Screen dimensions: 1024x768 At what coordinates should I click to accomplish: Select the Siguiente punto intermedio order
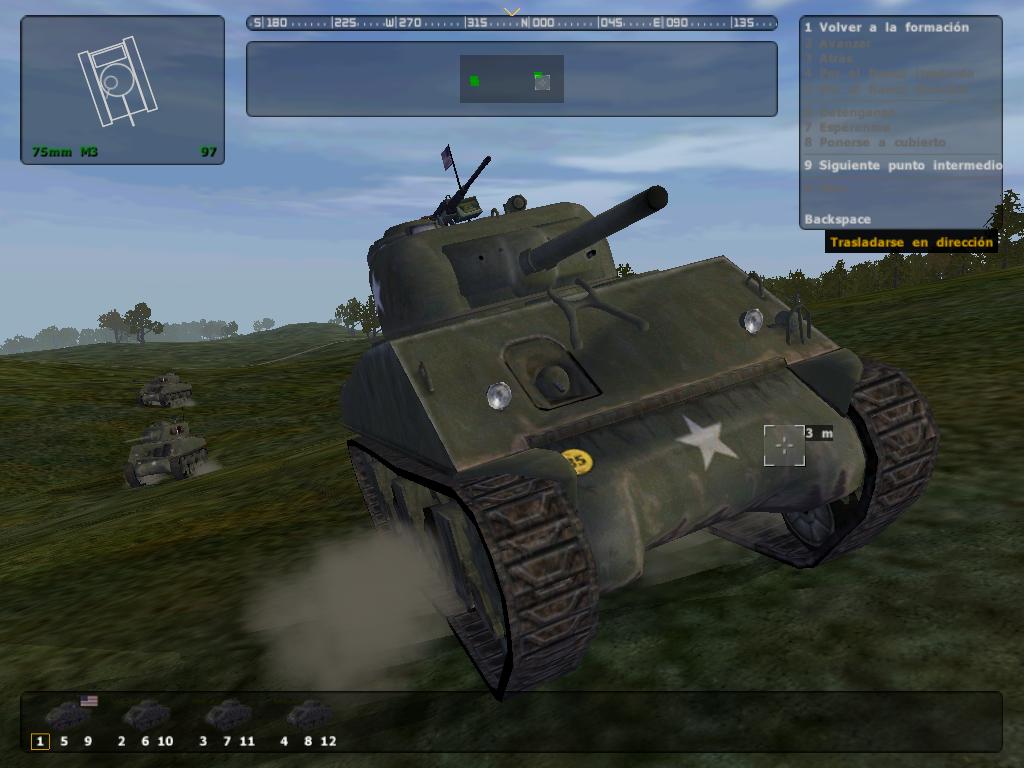[x=902, y=165]
